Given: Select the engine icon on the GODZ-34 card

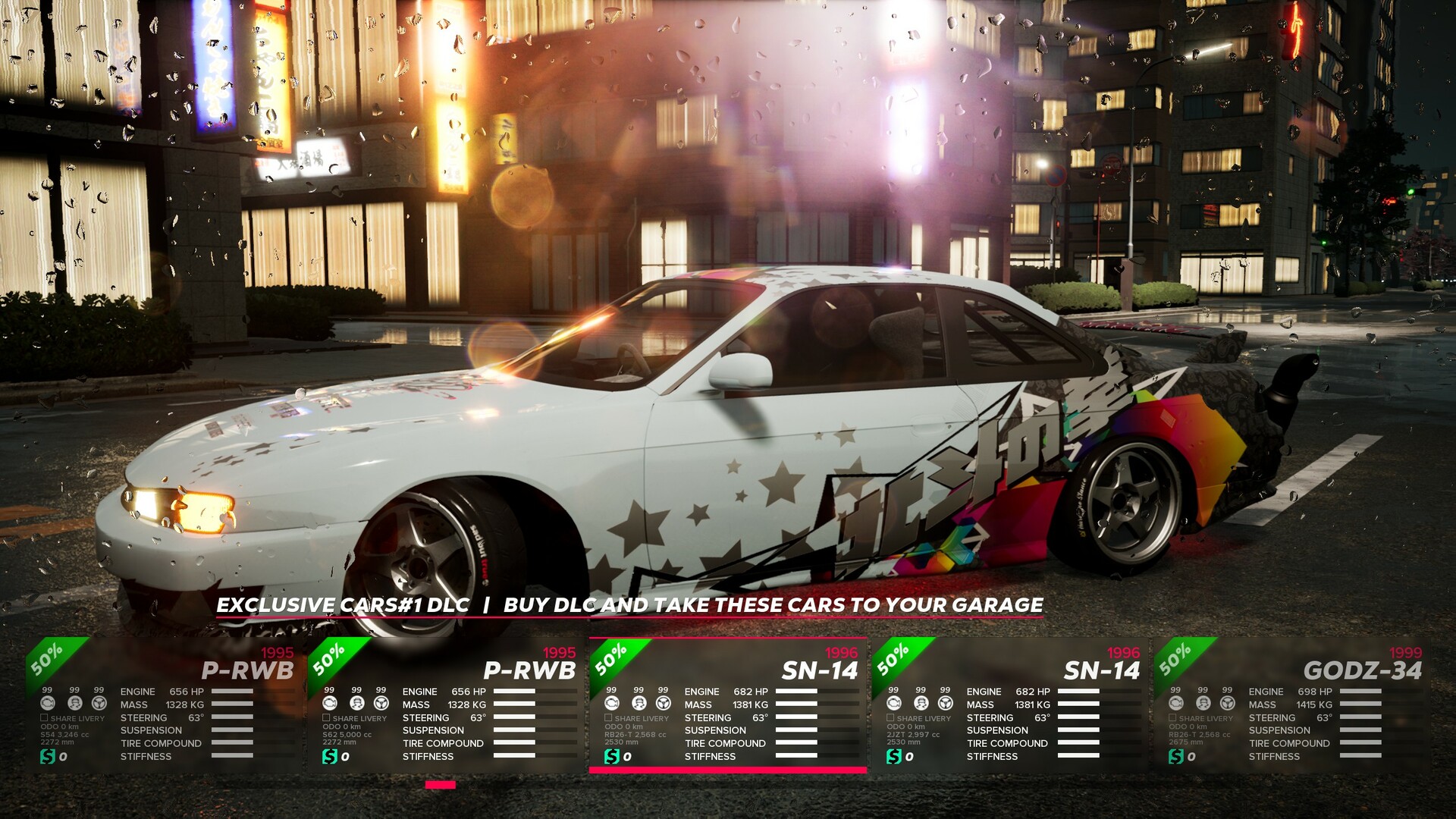Looking at the screenshot, I should [x=1175, y=703].
